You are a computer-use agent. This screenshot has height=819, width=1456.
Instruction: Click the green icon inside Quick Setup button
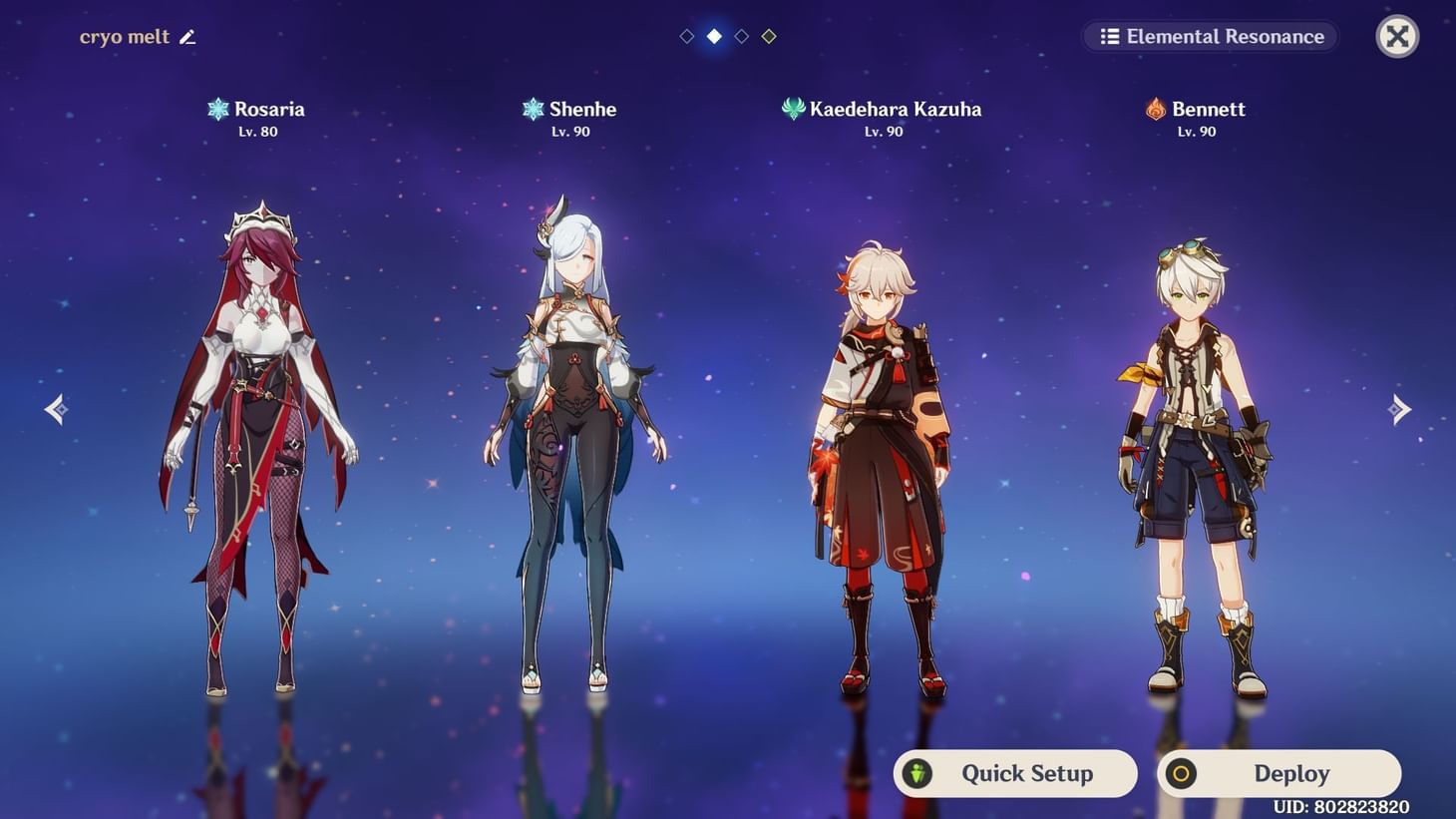(x=916, y=773)
